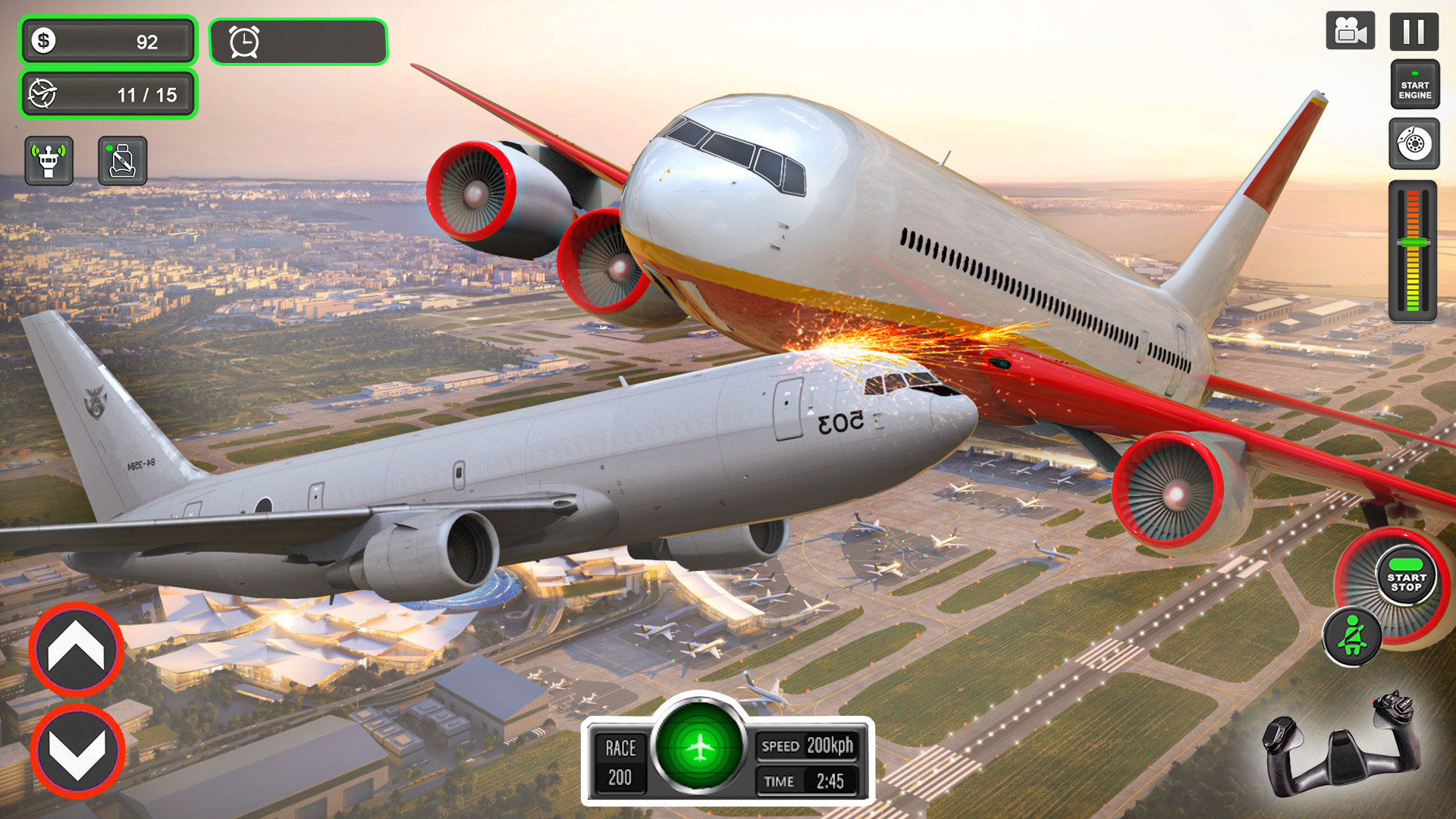Open the pause menu
This screenshot has width=1456, height=819.
pyautogui.click(x=1414, y=31)
